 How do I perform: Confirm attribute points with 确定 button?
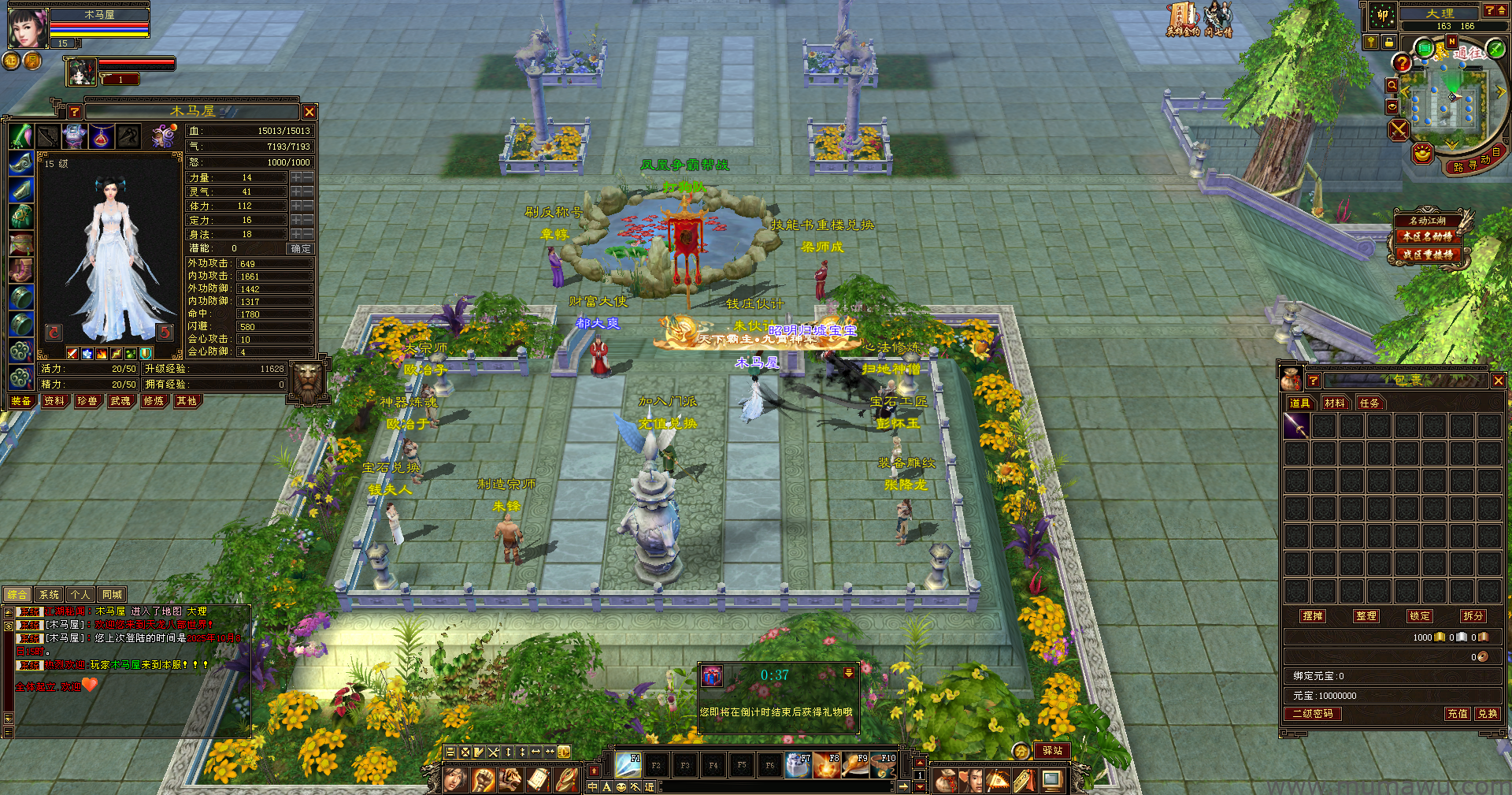point(300,248)
